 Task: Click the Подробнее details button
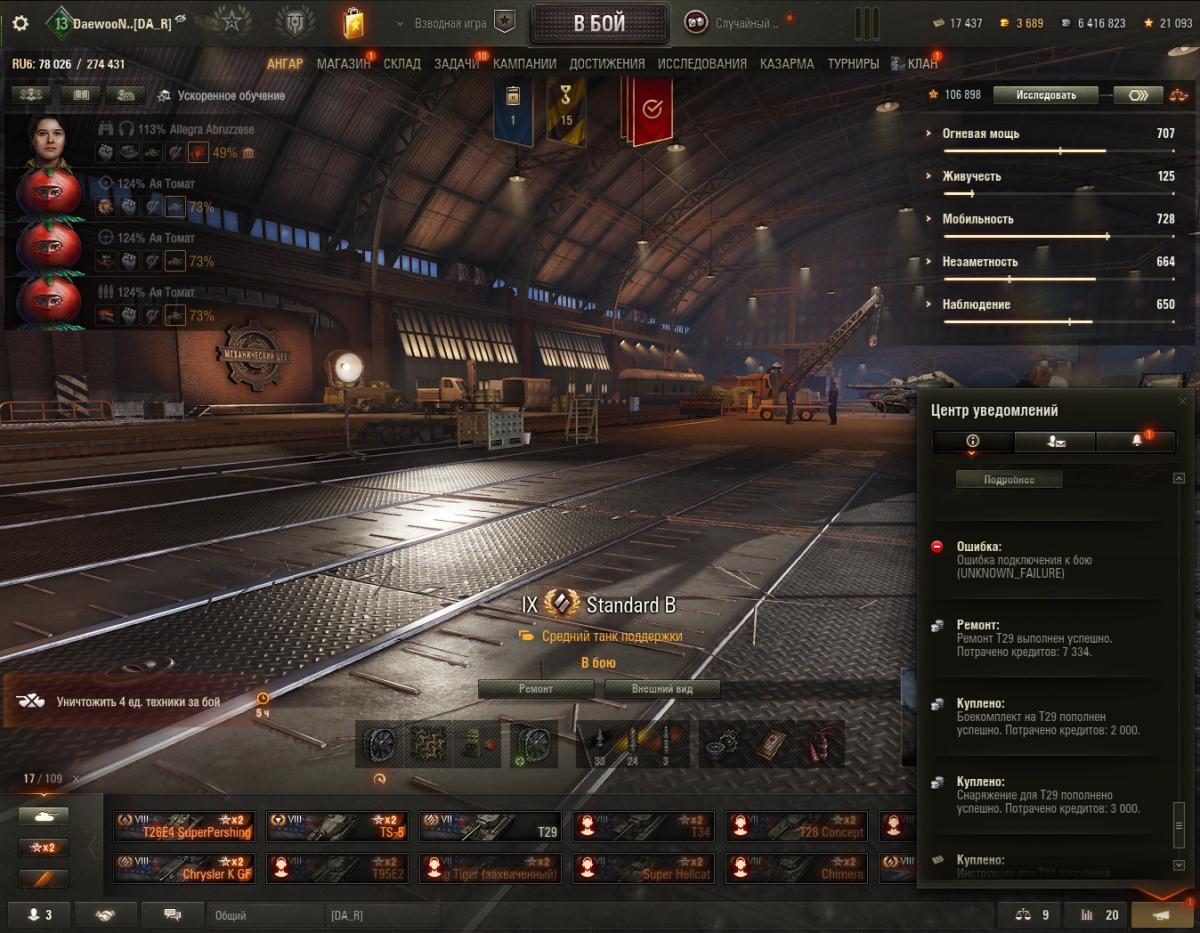1009,480
